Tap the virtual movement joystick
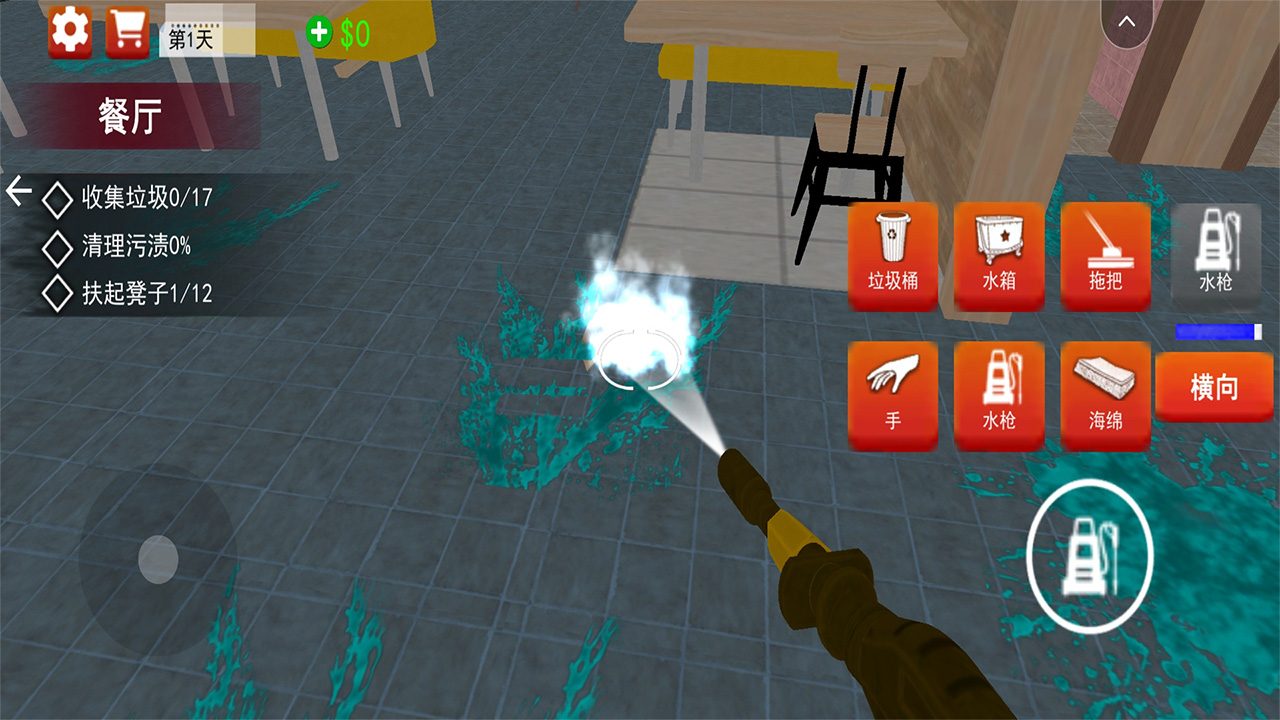The image size is (1280, 720). tap(158, 558)
